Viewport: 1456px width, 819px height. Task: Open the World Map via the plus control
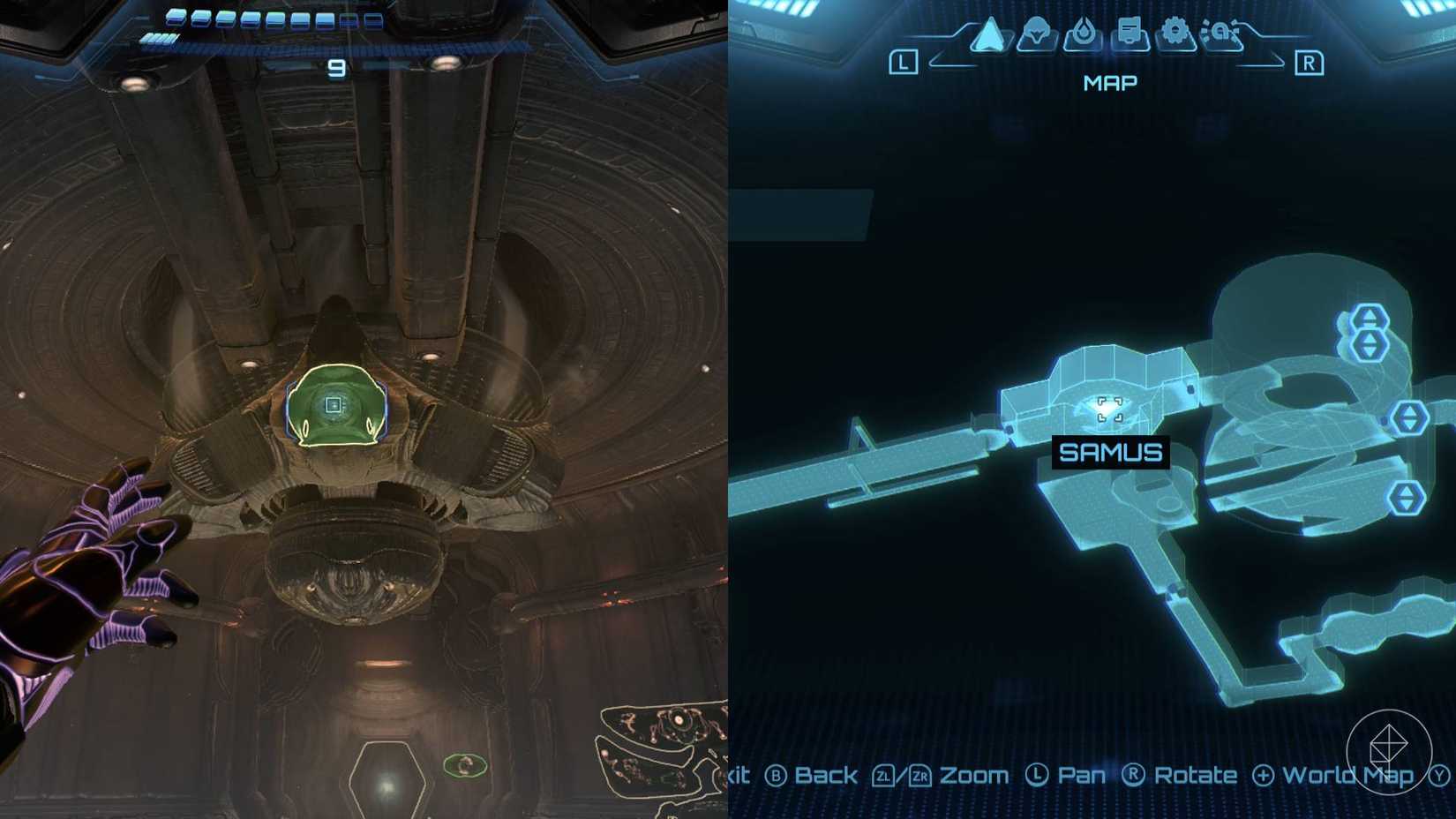[x=1264, y=775]
